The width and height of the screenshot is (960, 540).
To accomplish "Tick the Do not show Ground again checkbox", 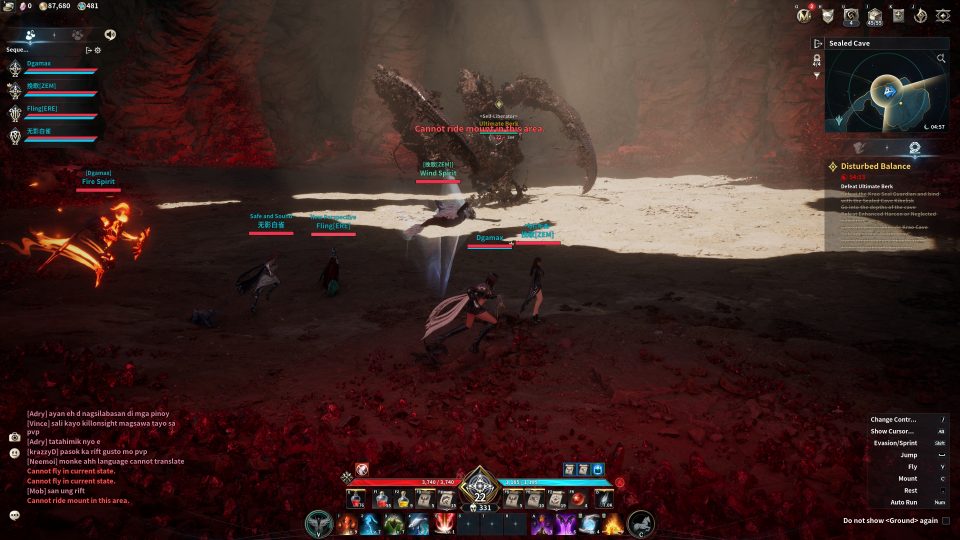I will pyautogui.click(x=946, y=521).
